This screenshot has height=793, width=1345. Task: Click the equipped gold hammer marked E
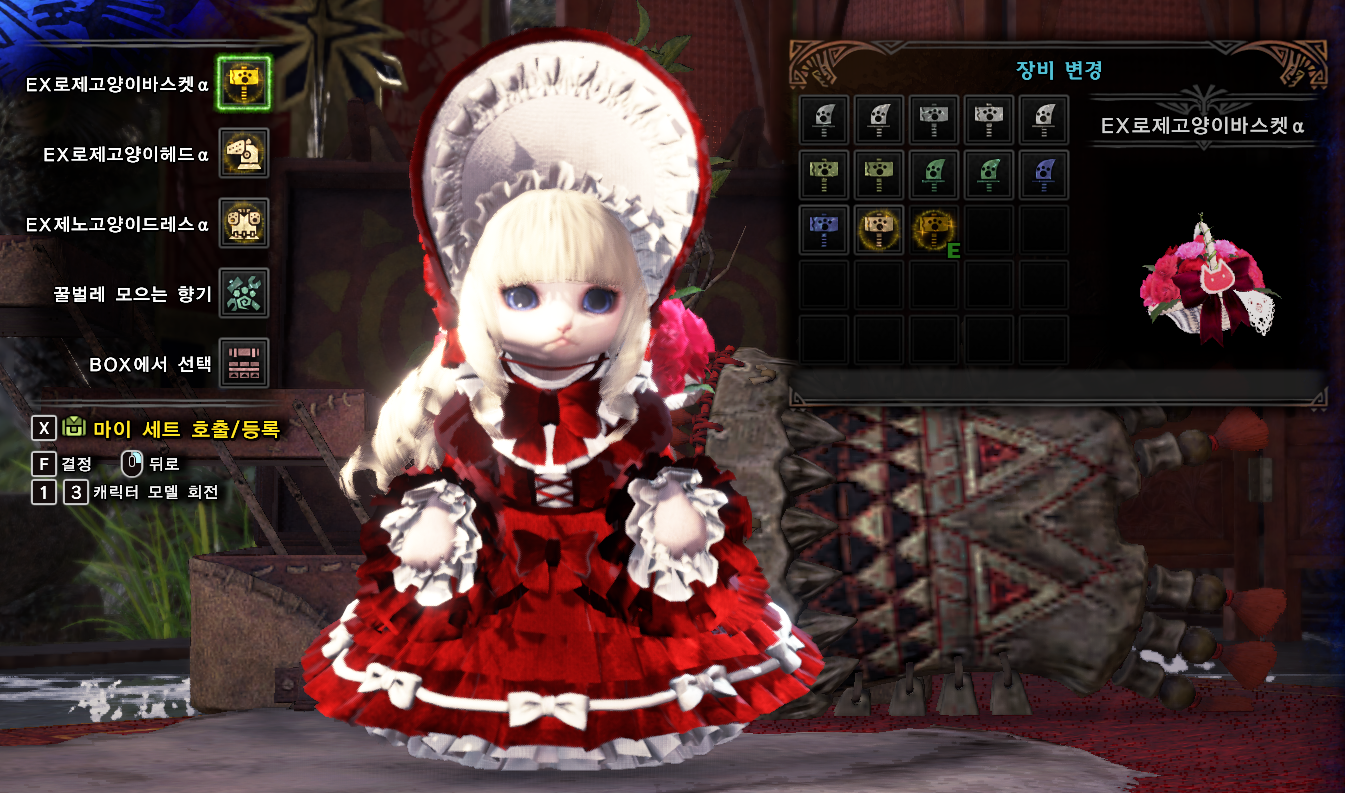[934, 230]
